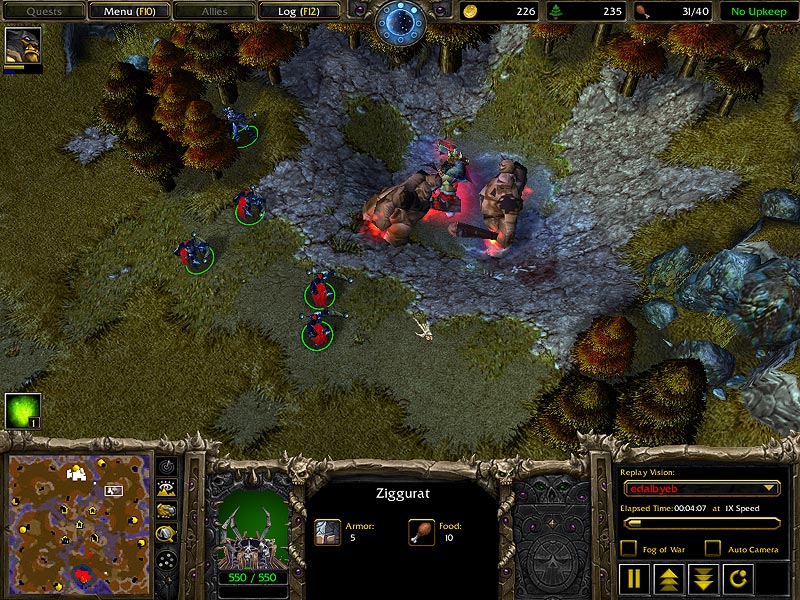
Task: Toggle minimap ally color mode button
Action: coord(167,511)
